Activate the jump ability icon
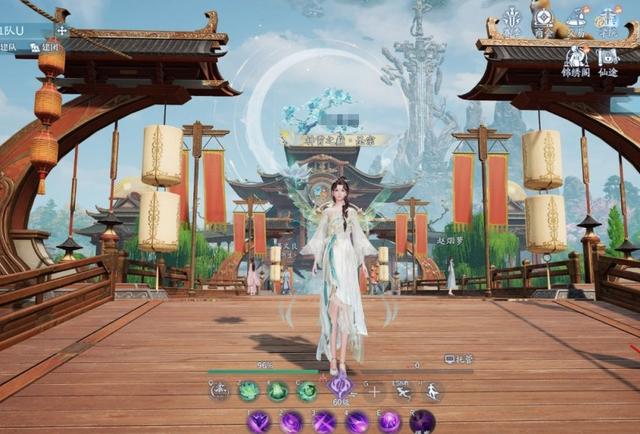Image resolution: width=640 pixels, height=434 pixels. pos(431,391)
